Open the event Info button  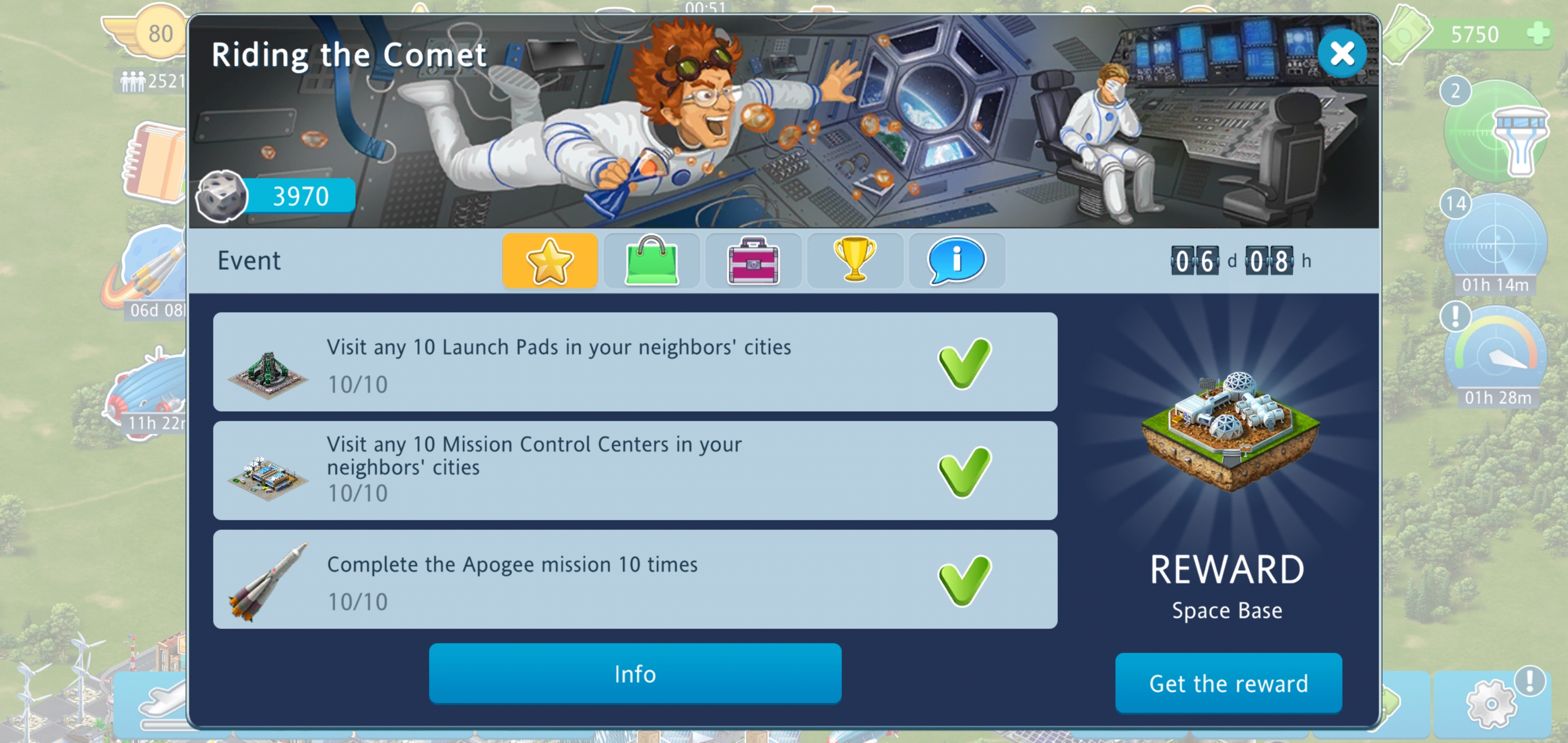pos(635,674)
